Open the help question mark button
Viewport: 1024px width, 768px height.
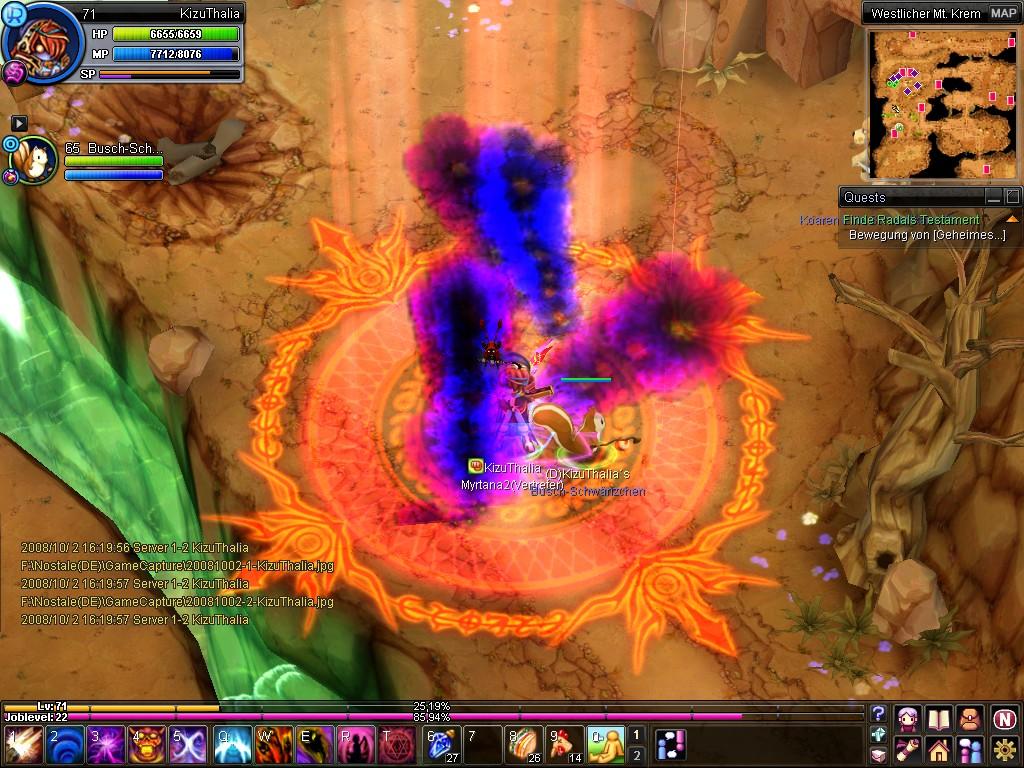878,713
